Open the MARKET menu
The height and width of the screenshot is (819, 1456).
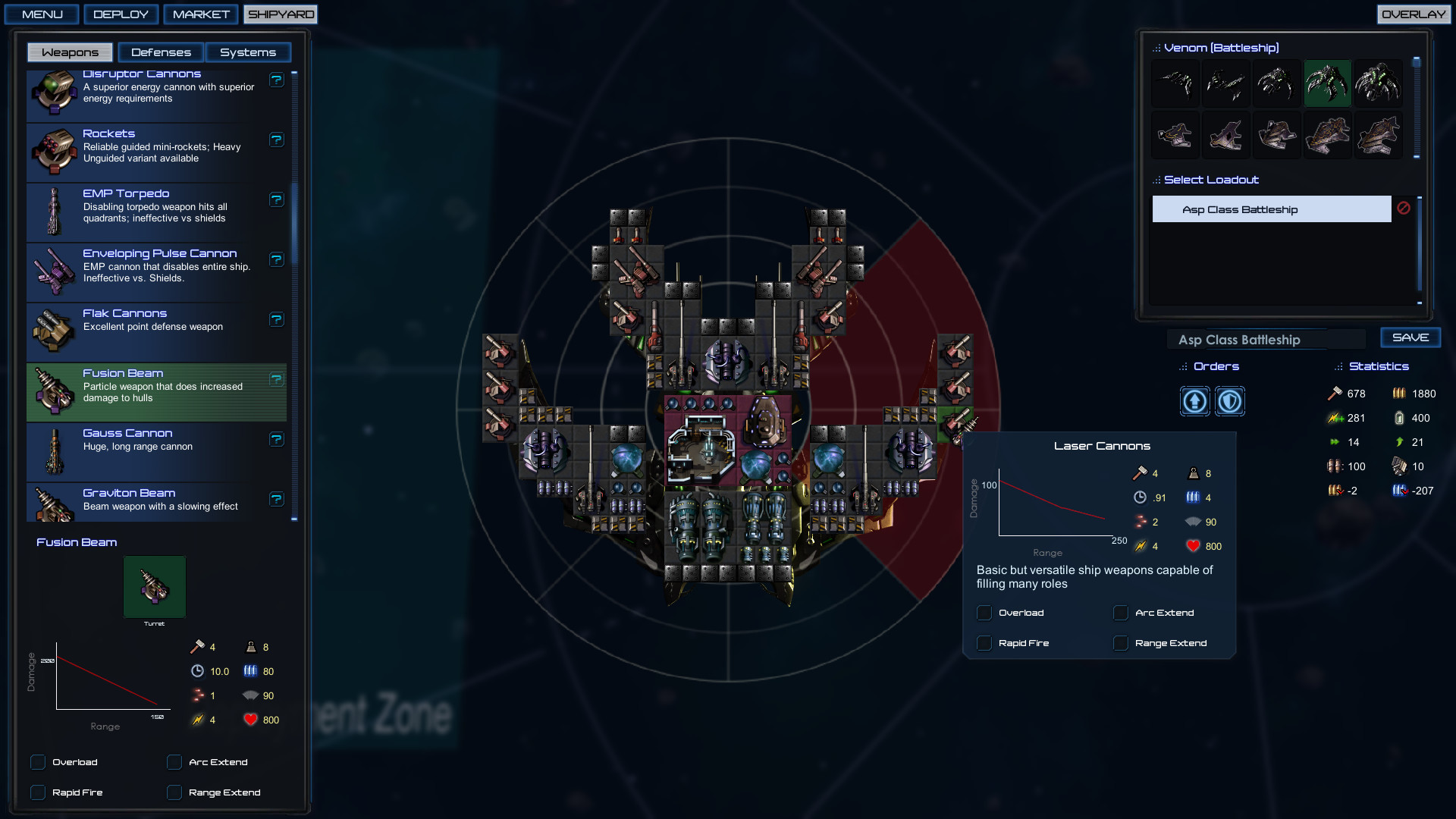200,14
